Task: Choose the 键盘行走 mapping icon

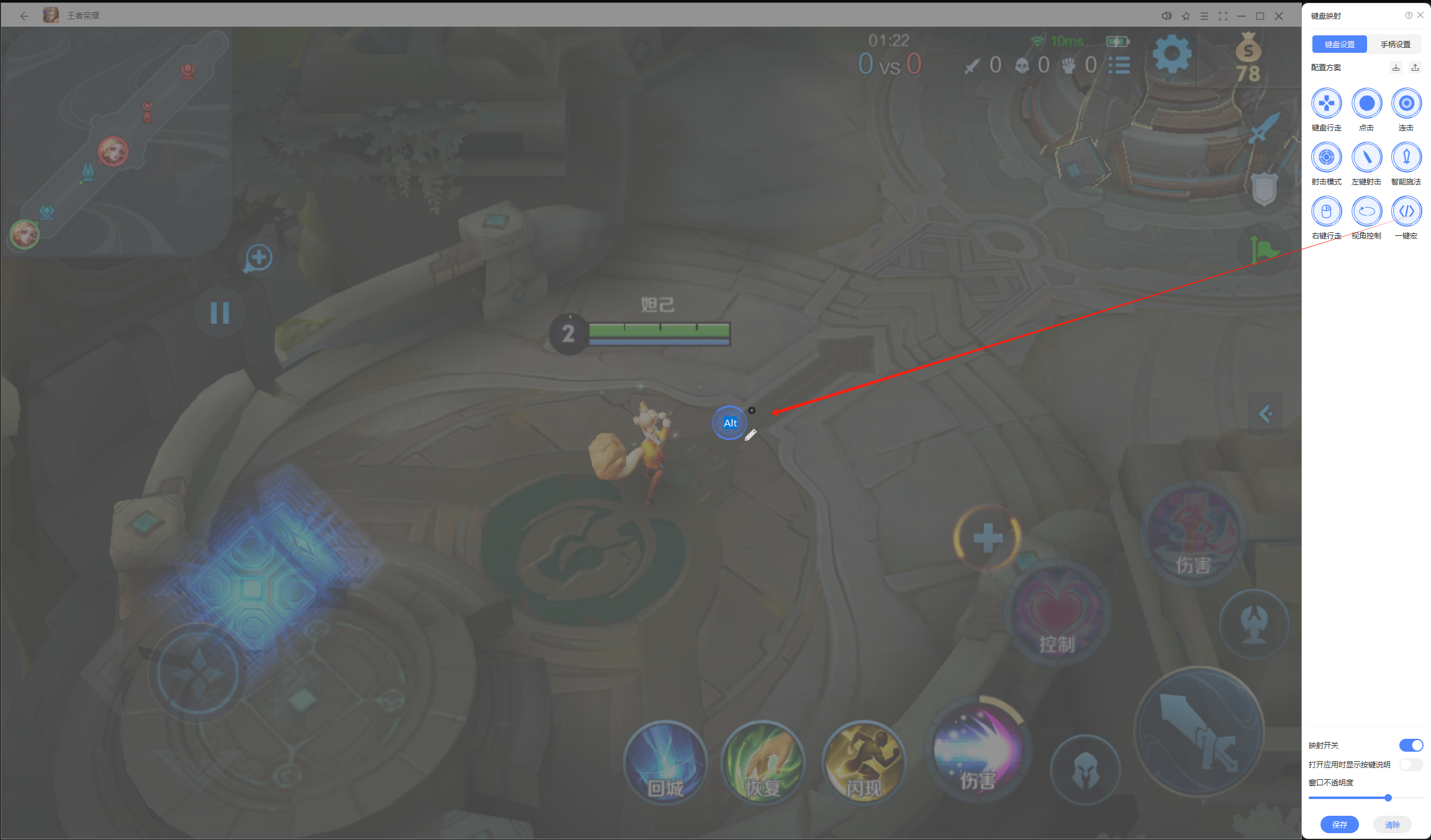Action: pos(1326,104)
